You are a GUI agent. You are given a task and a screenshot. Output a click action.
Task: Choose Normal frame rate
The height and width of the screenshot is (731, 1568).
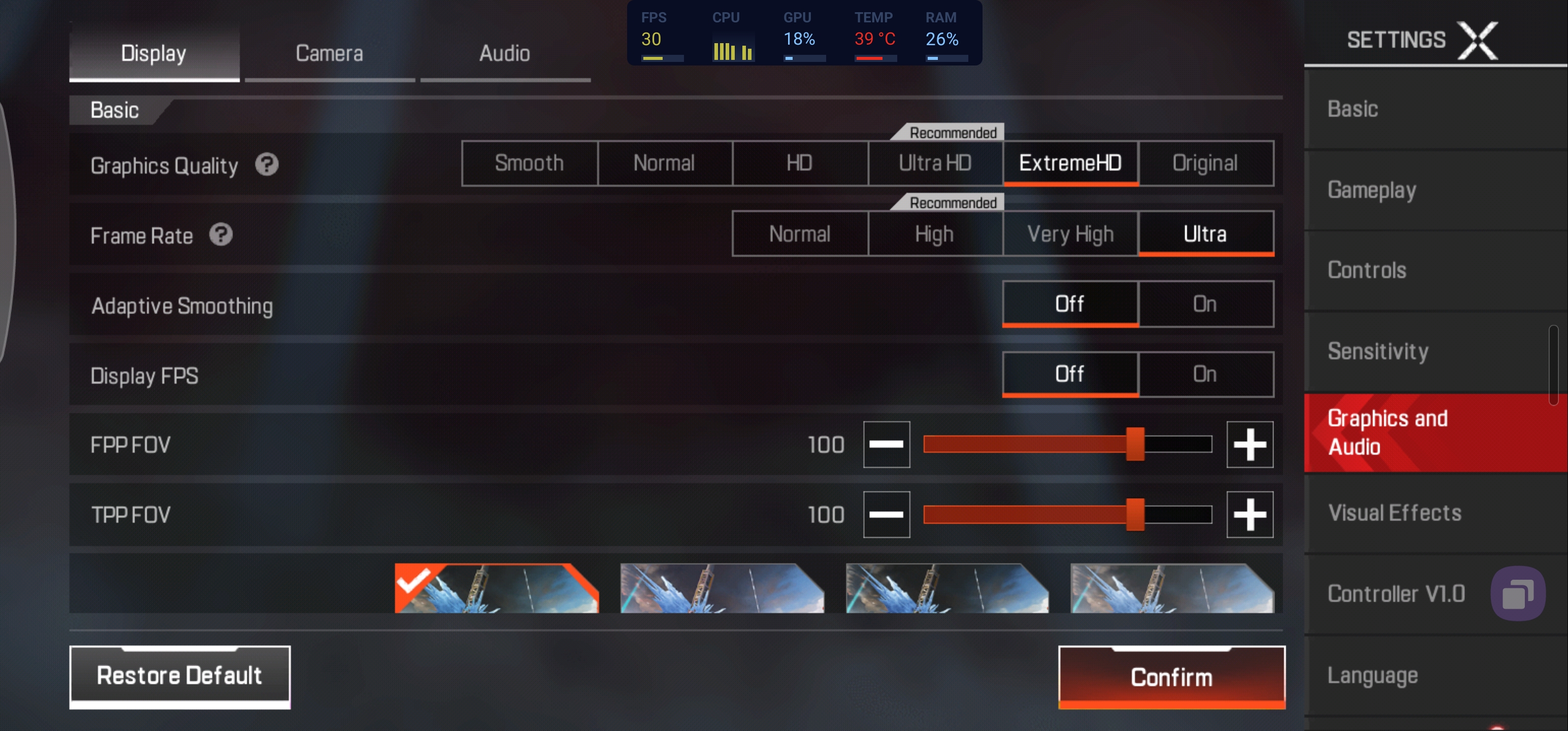[800, 234]
